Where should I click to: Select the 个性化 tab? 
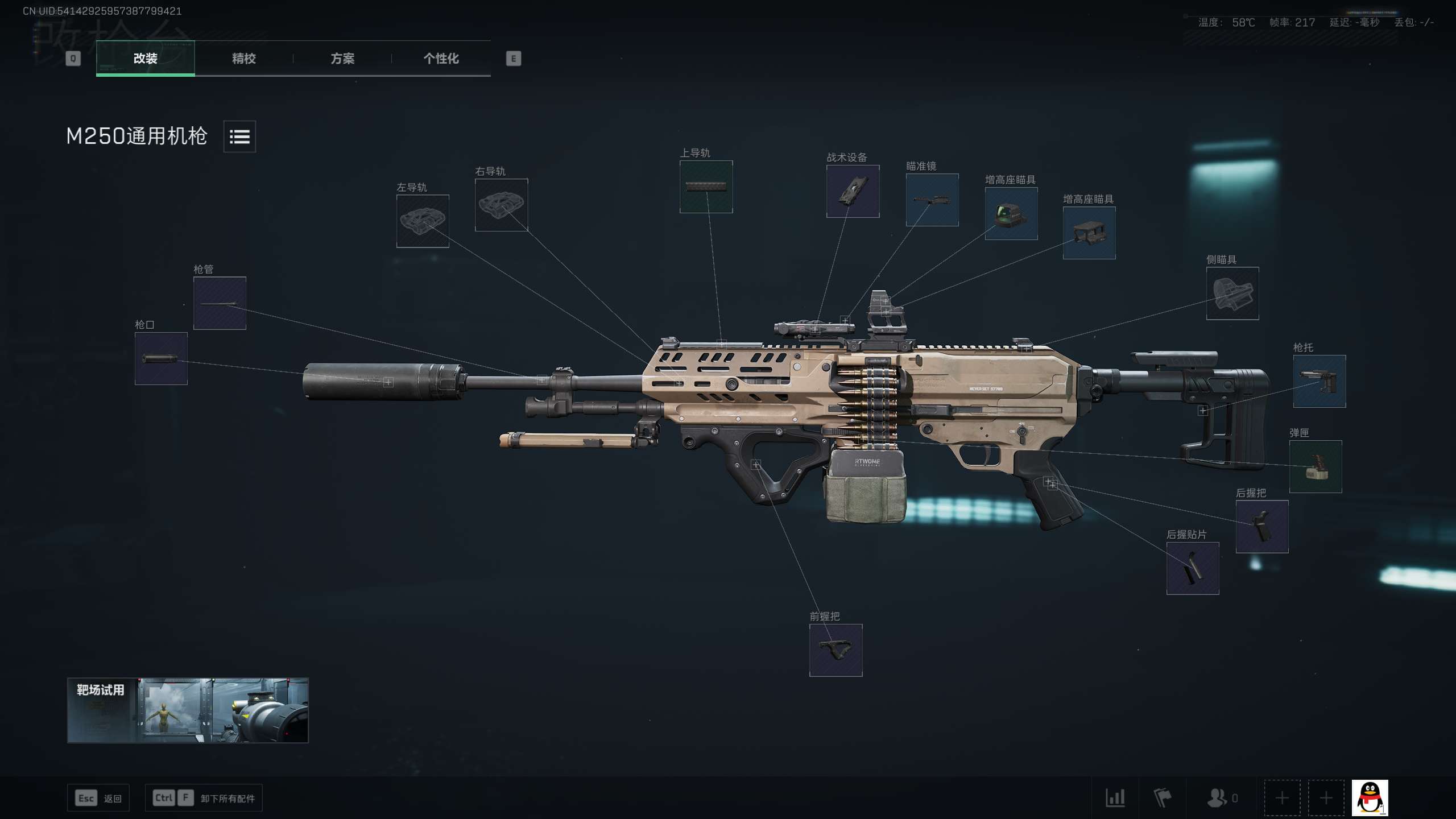tap(441, 58)
